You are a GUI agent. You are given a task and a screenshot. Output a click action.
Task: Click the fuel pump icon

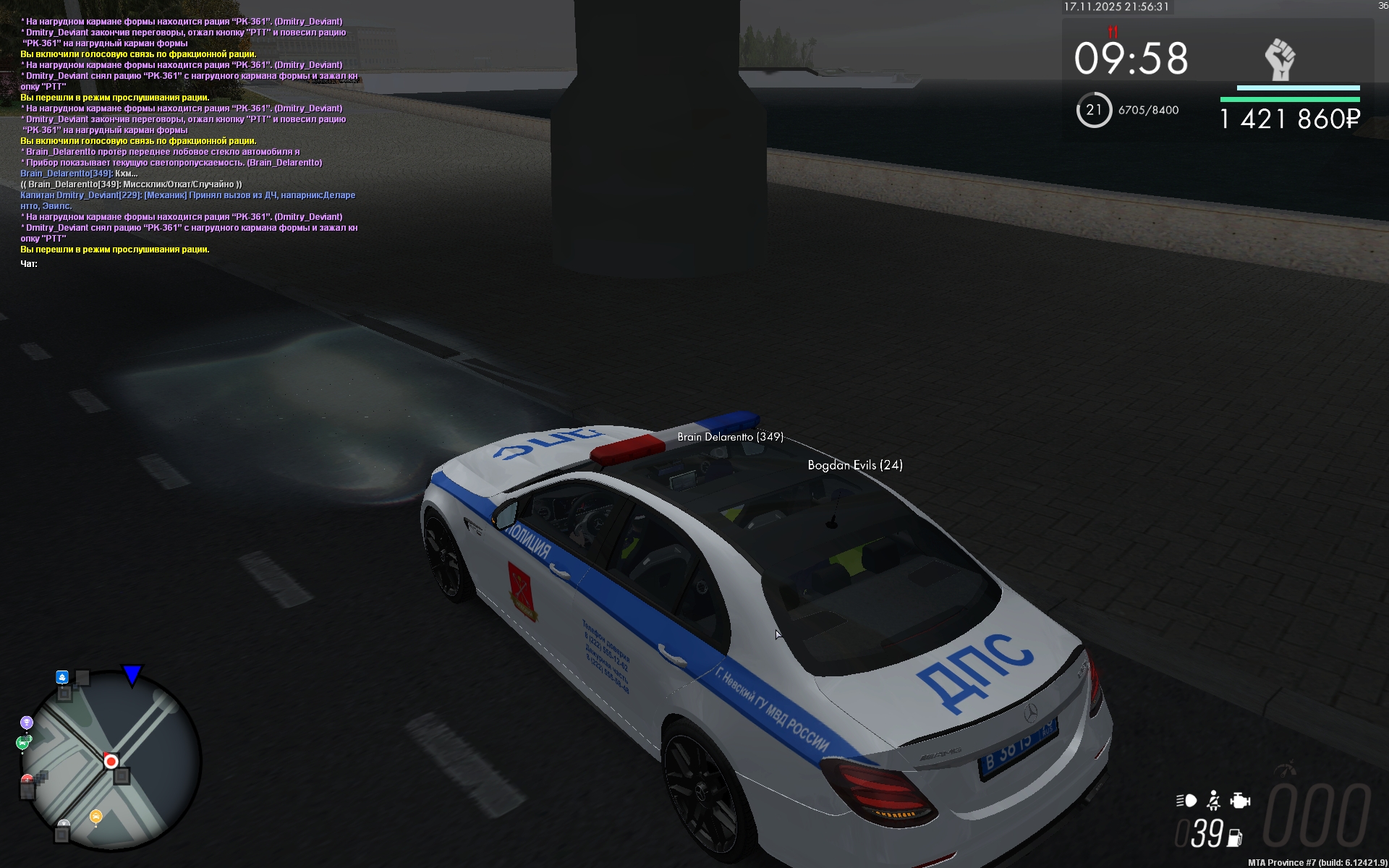point(1234,838)
